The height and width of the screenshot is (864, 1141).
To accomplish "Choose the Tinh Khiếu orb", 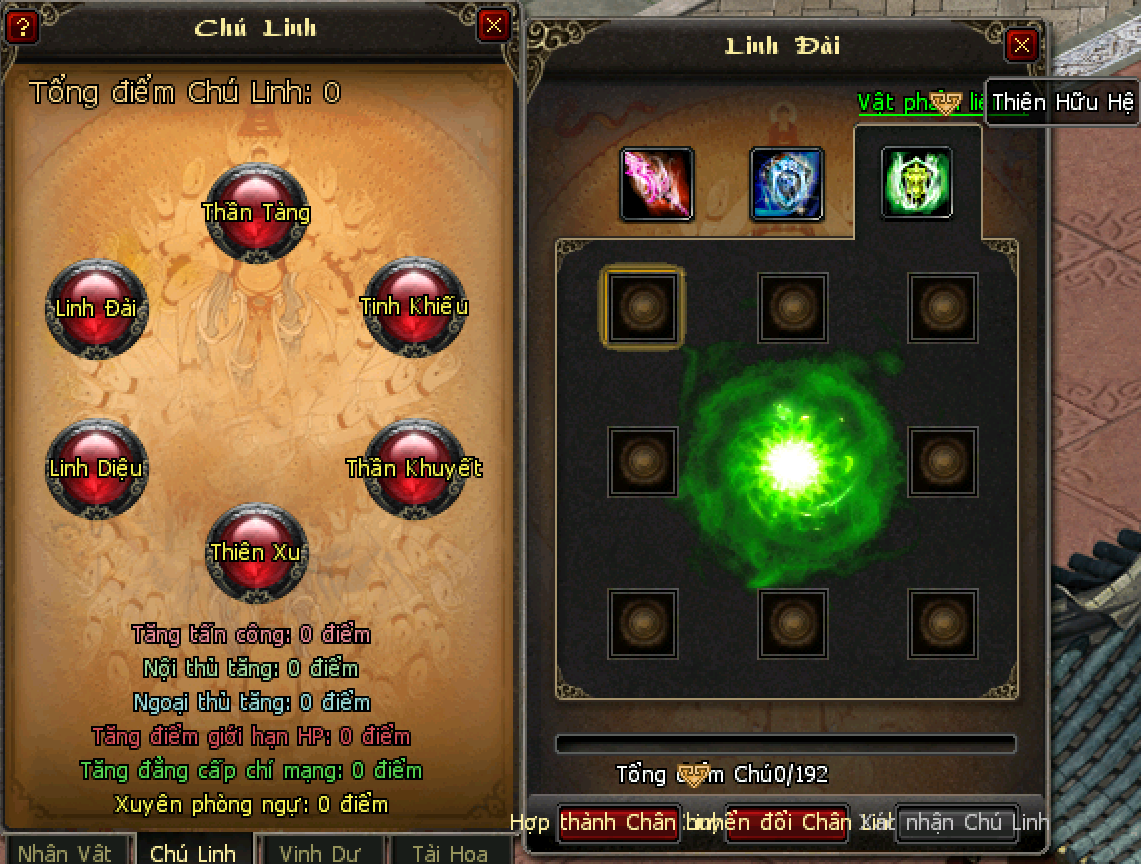I will (x=413, y=305).
